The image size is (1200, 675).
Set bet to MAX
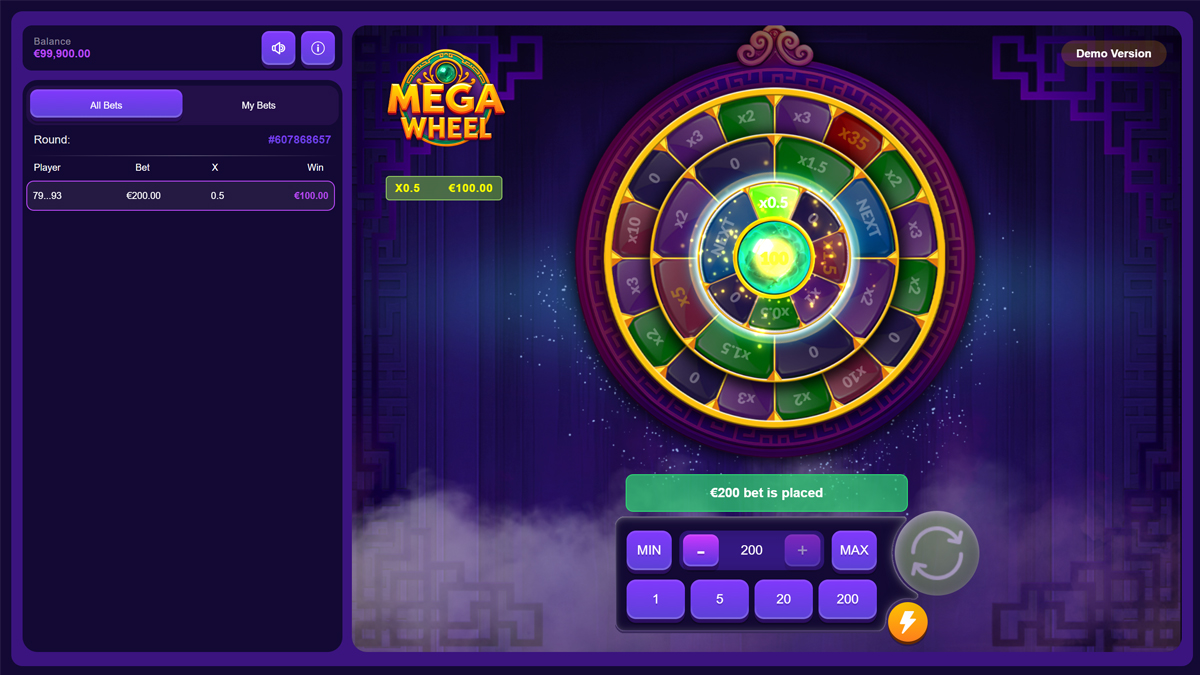point(854,550)
